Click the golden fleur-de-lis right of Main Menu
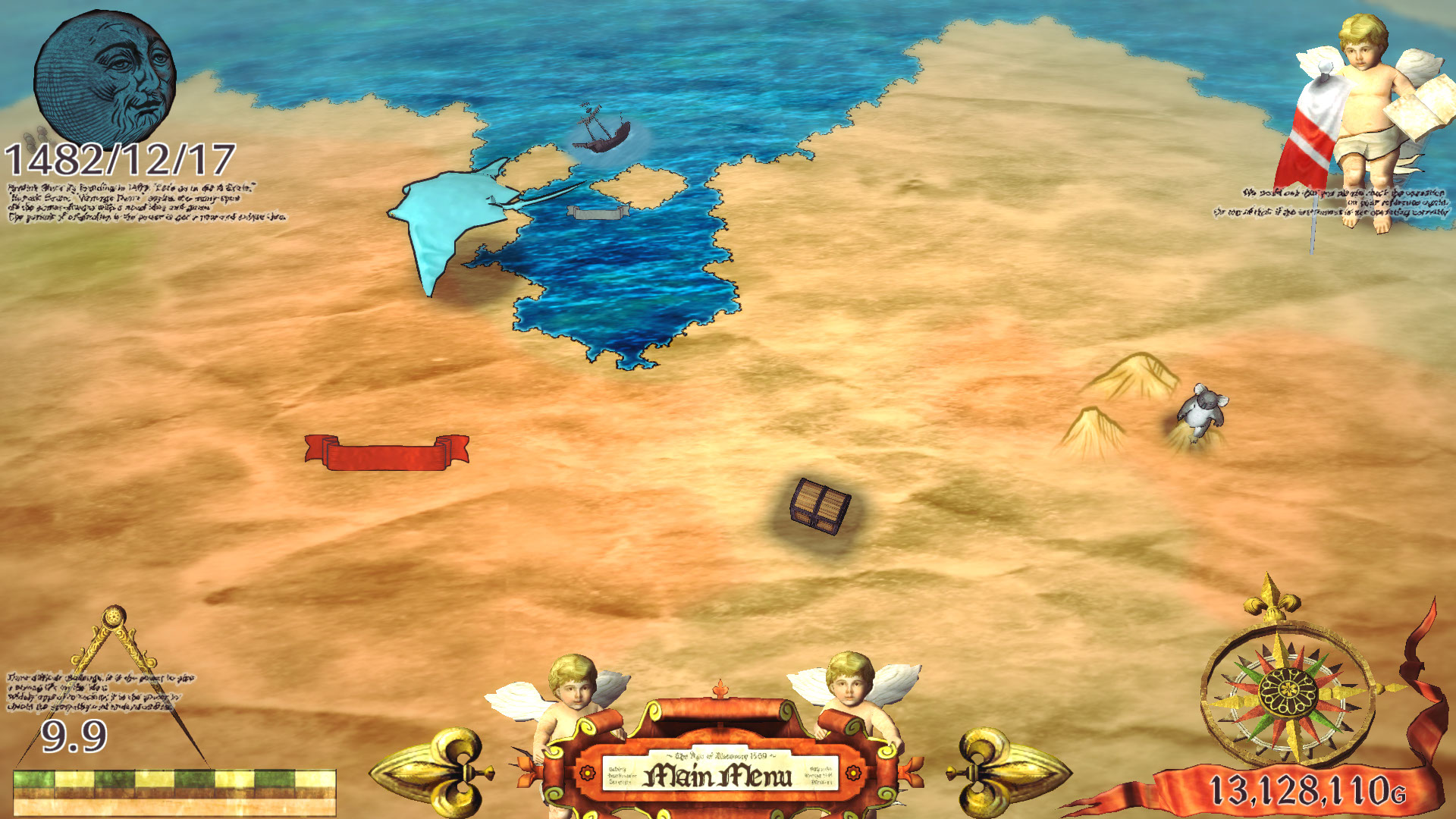The image size is (1456, 819). tap(1005, 771)
